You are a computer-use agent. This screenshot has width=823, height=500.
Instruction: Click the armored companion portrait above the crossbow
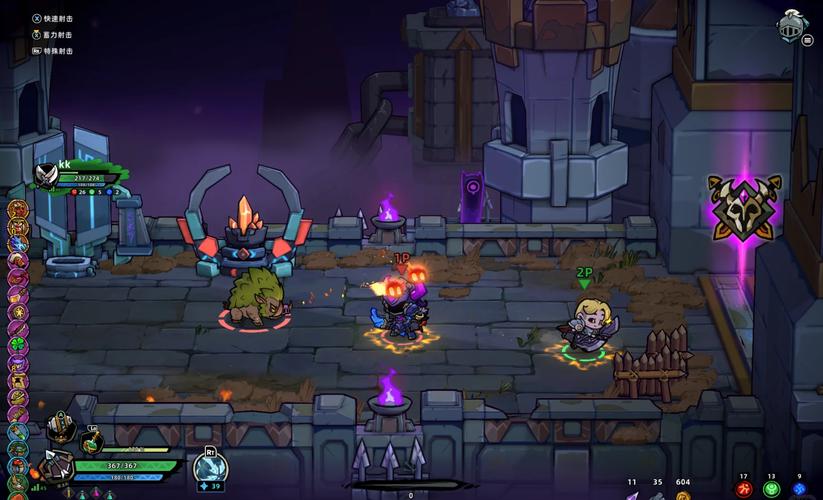point(59,428)
